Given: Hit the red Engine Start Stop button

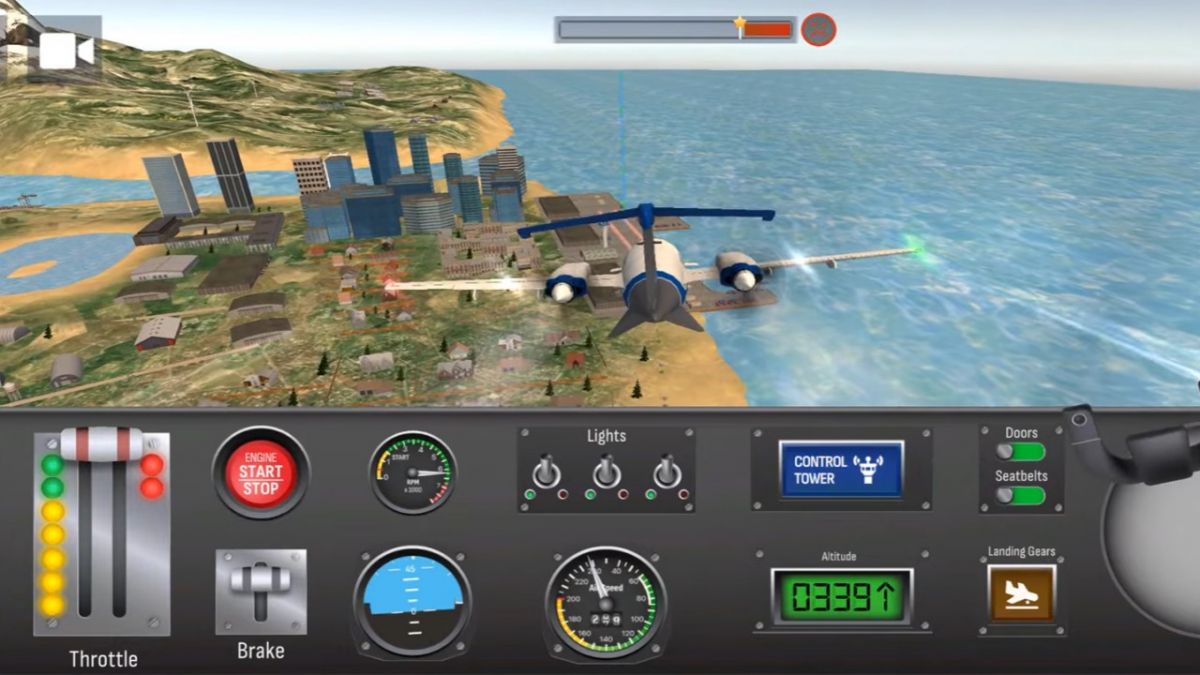Looking at the screenshot, I should coord(261,472).
